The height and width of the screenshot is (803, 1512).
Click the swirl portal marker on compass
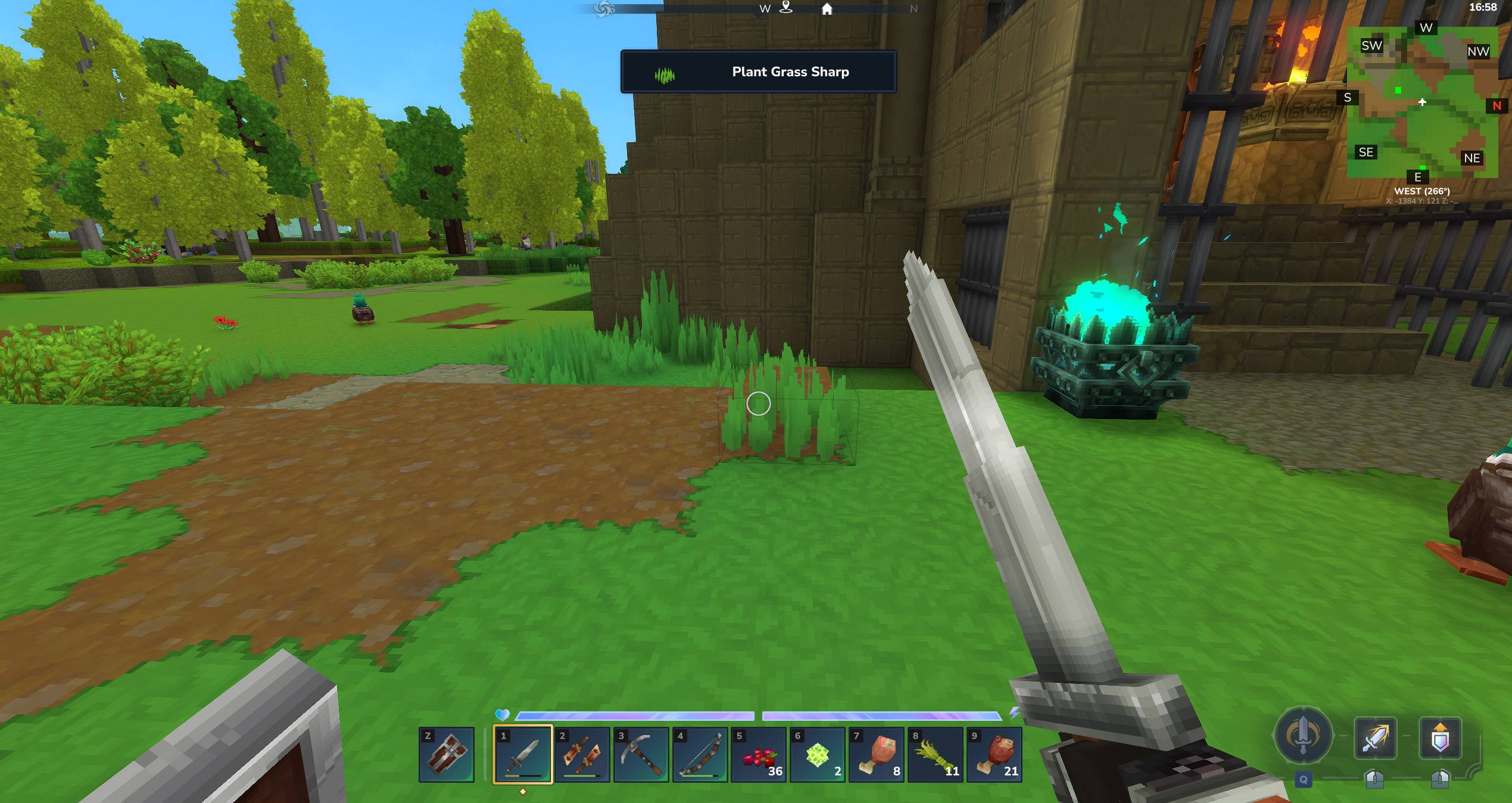pos(604,9)
